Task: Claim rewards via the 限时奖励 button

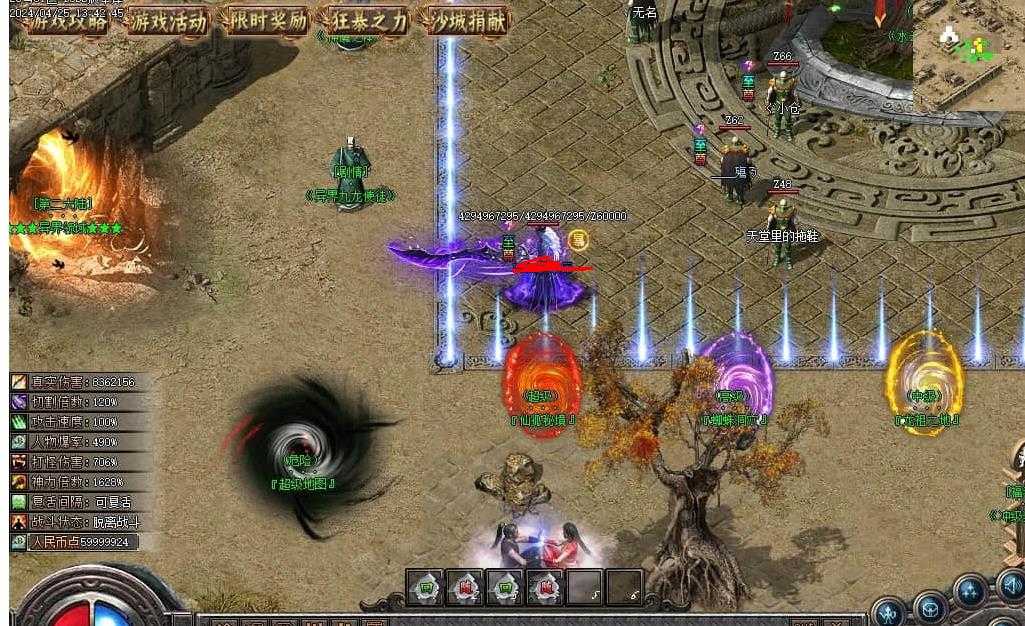Action: 268,21
